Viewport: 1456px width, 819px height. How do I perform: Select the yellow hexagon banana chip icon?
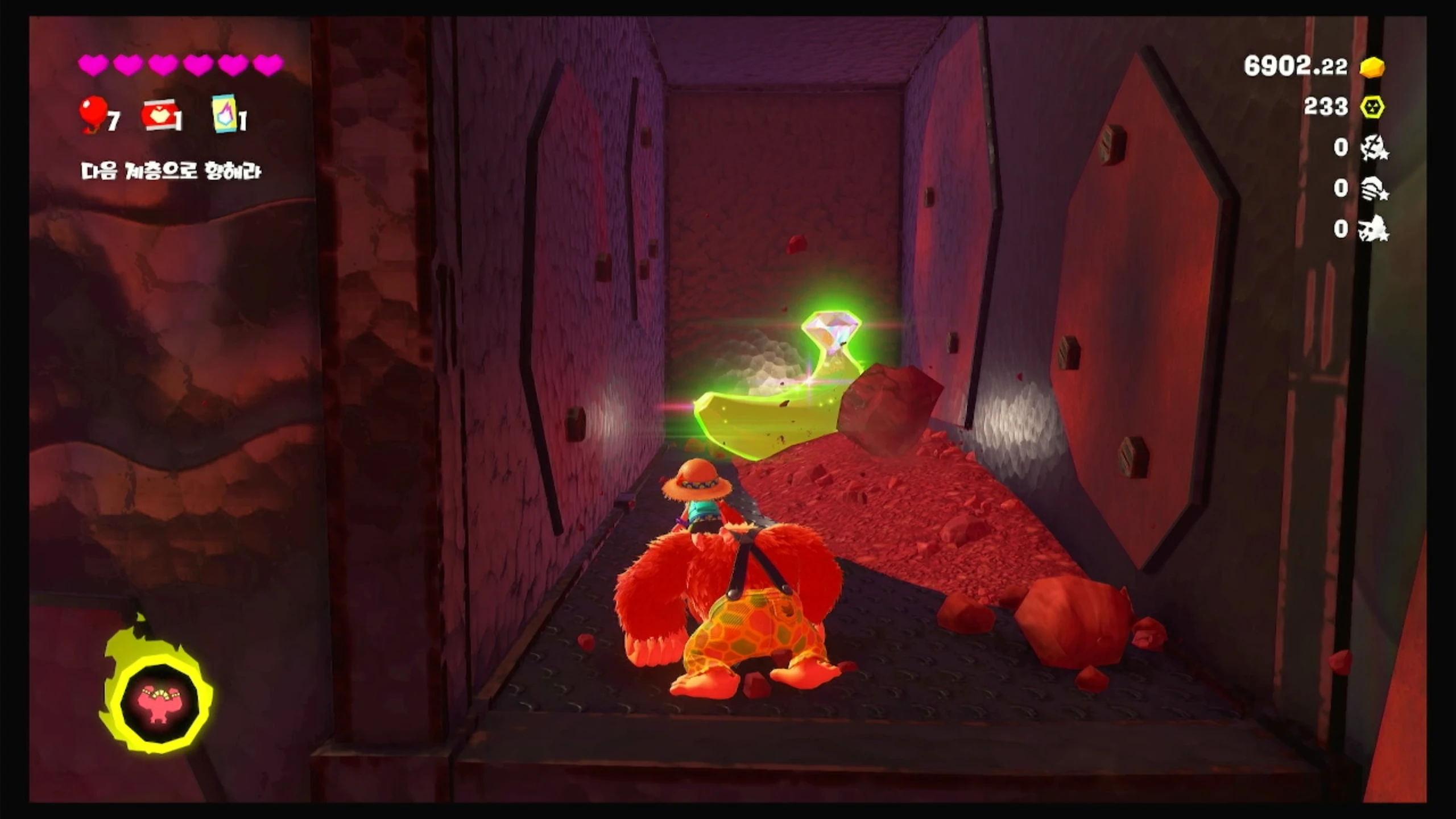tap(1372, 107)
